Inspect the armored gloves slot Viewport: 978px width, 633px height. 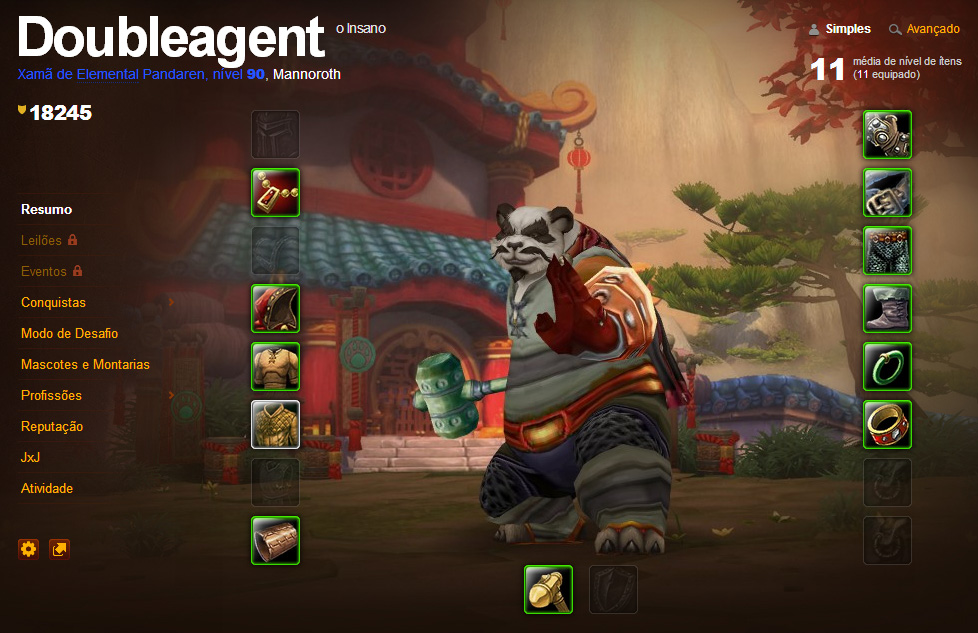tap(887, 134)
